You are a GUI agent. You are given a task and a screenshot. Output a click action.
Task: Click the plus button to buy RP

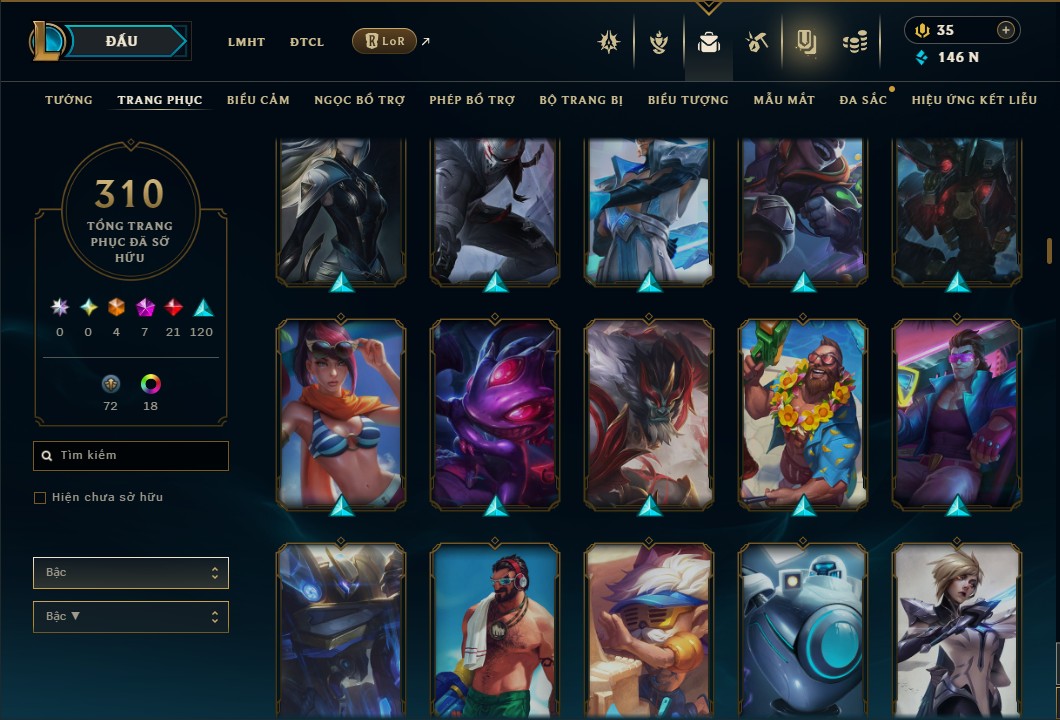1005,30
